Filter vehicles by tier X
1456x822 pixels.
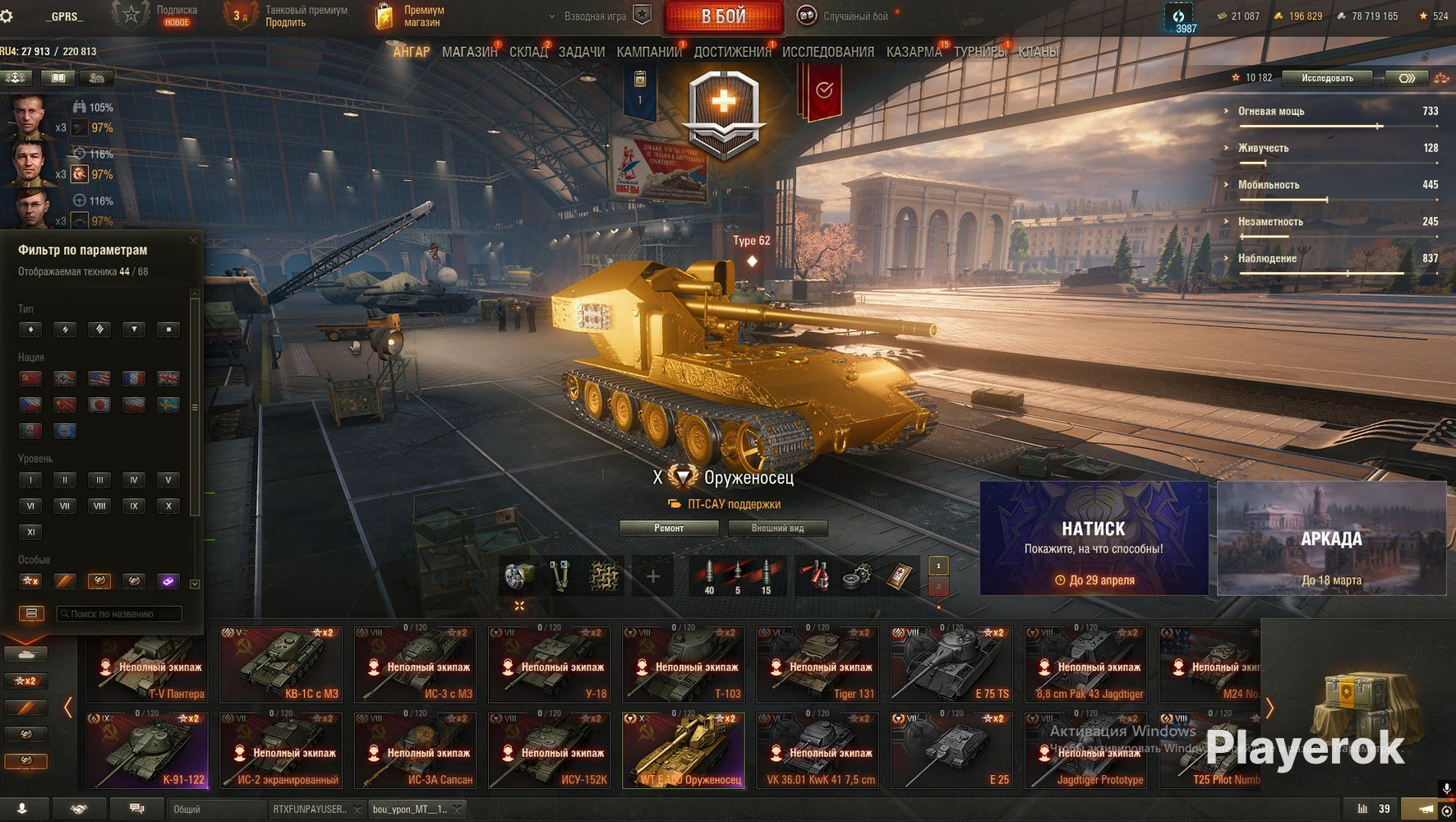click(x=168, y=506)
